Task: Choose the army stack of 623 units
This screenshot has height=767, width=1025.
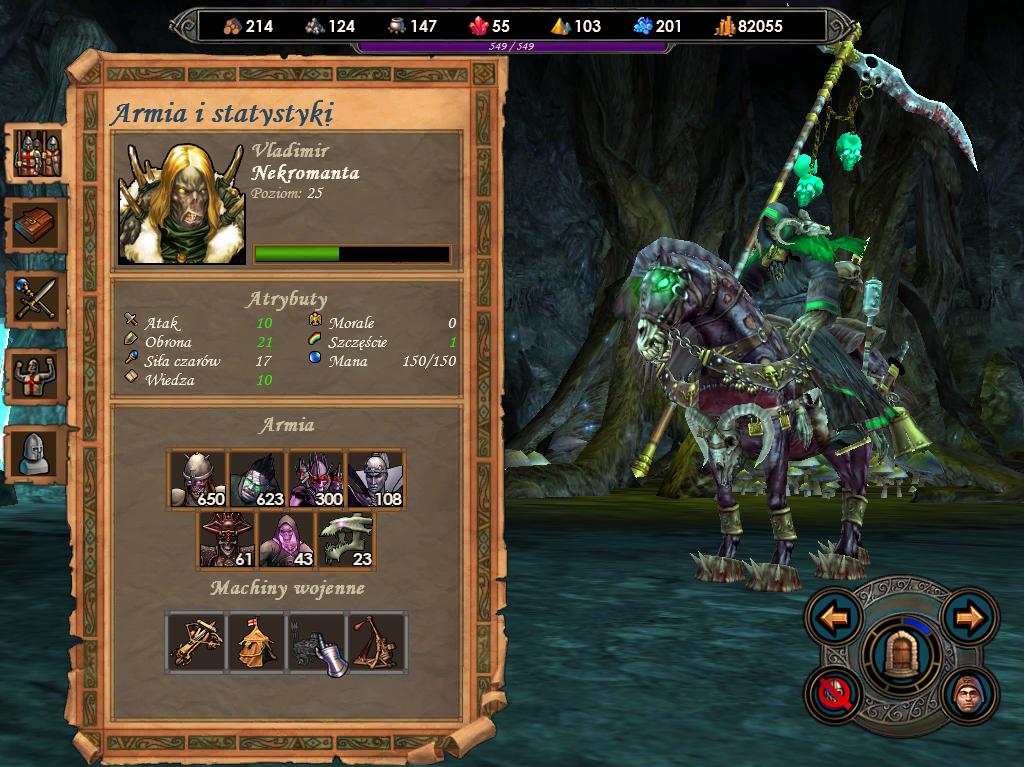Action: tap(257, 480)
